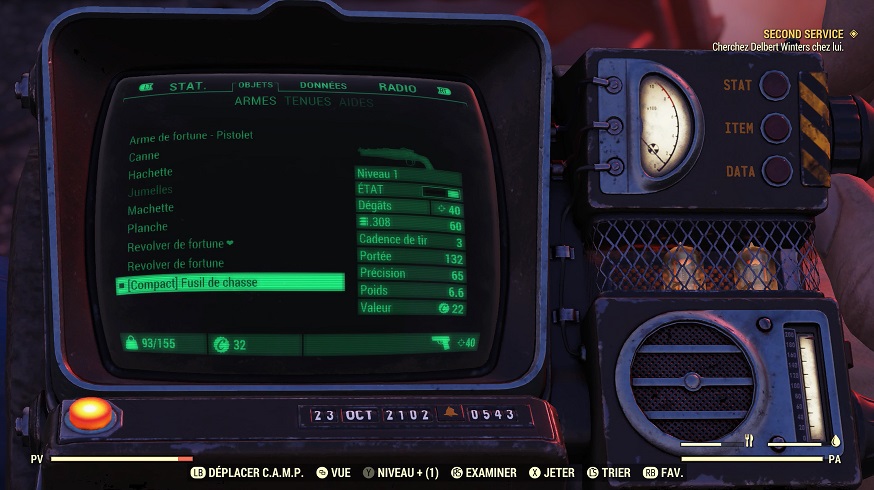Choose the Canne weapon entry
The image size is (874, 490).
tap(144, 156)
